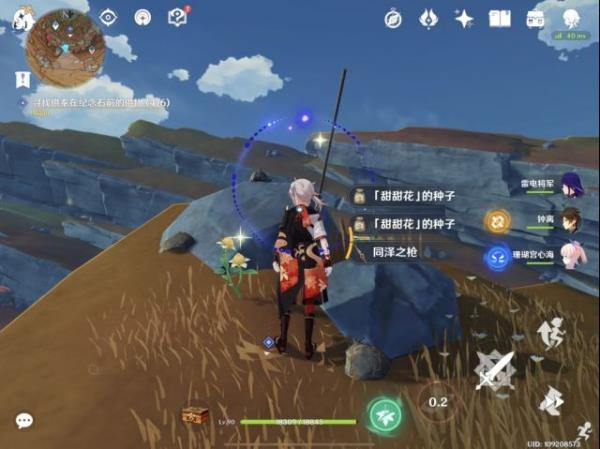Open the quest icon below Paimon

click(22, 77)
